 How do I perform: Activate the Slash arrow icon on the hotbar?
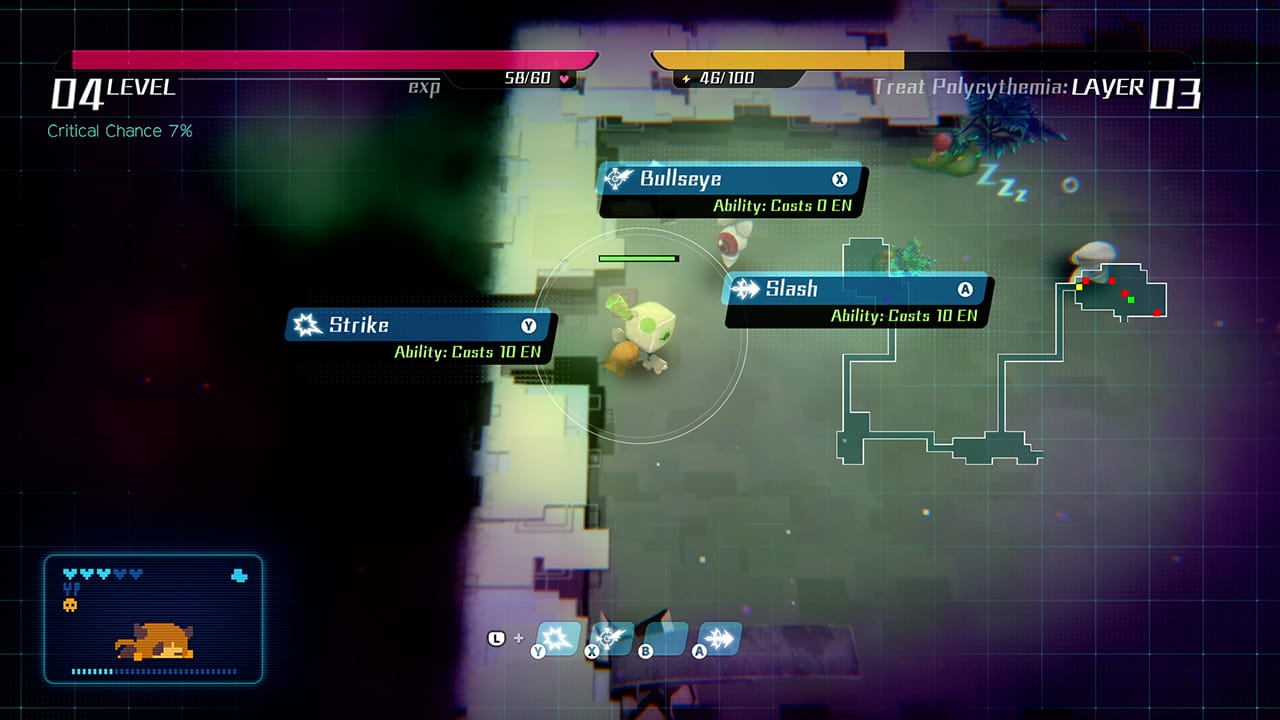point(718,637)
